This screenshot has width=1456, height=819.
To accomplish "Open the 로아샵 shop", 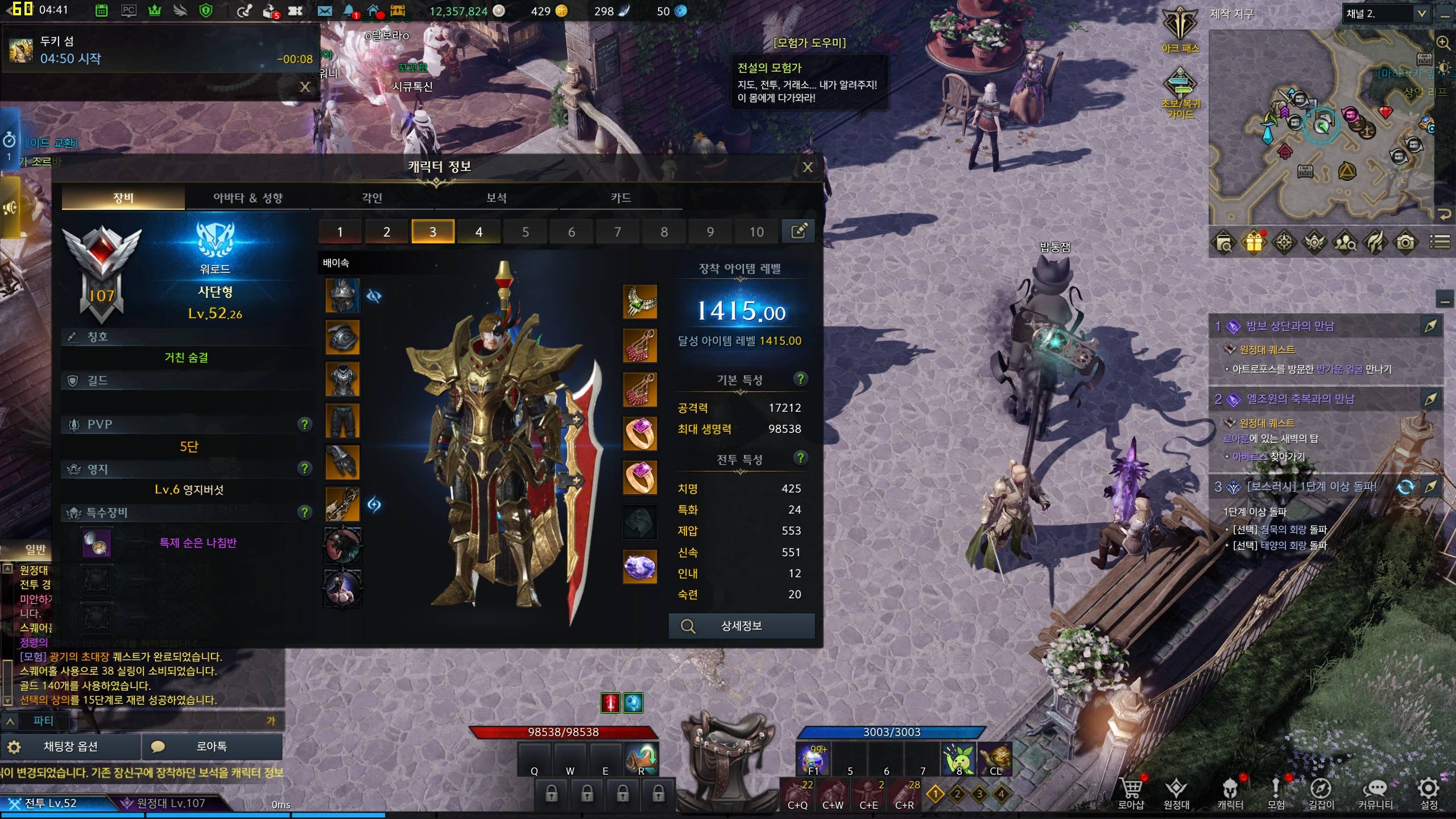I will (x=1131, y=793).
